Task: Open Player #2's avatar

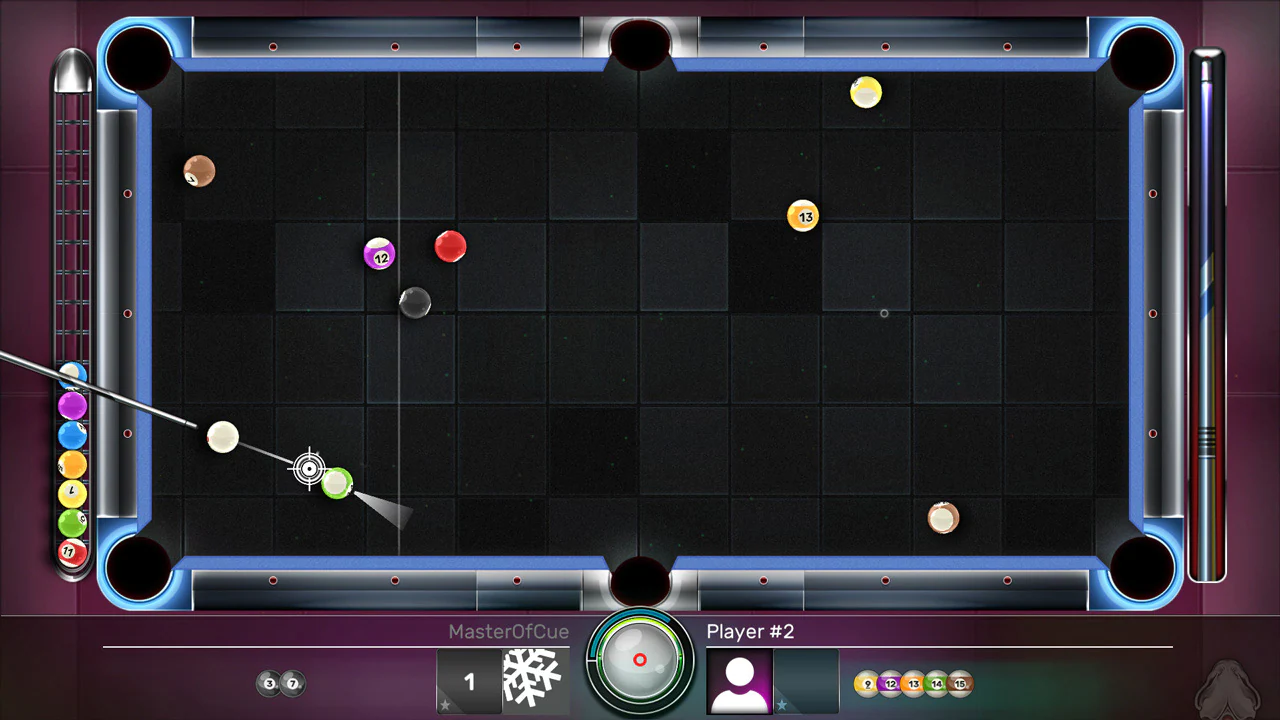Action: point(739,680)
